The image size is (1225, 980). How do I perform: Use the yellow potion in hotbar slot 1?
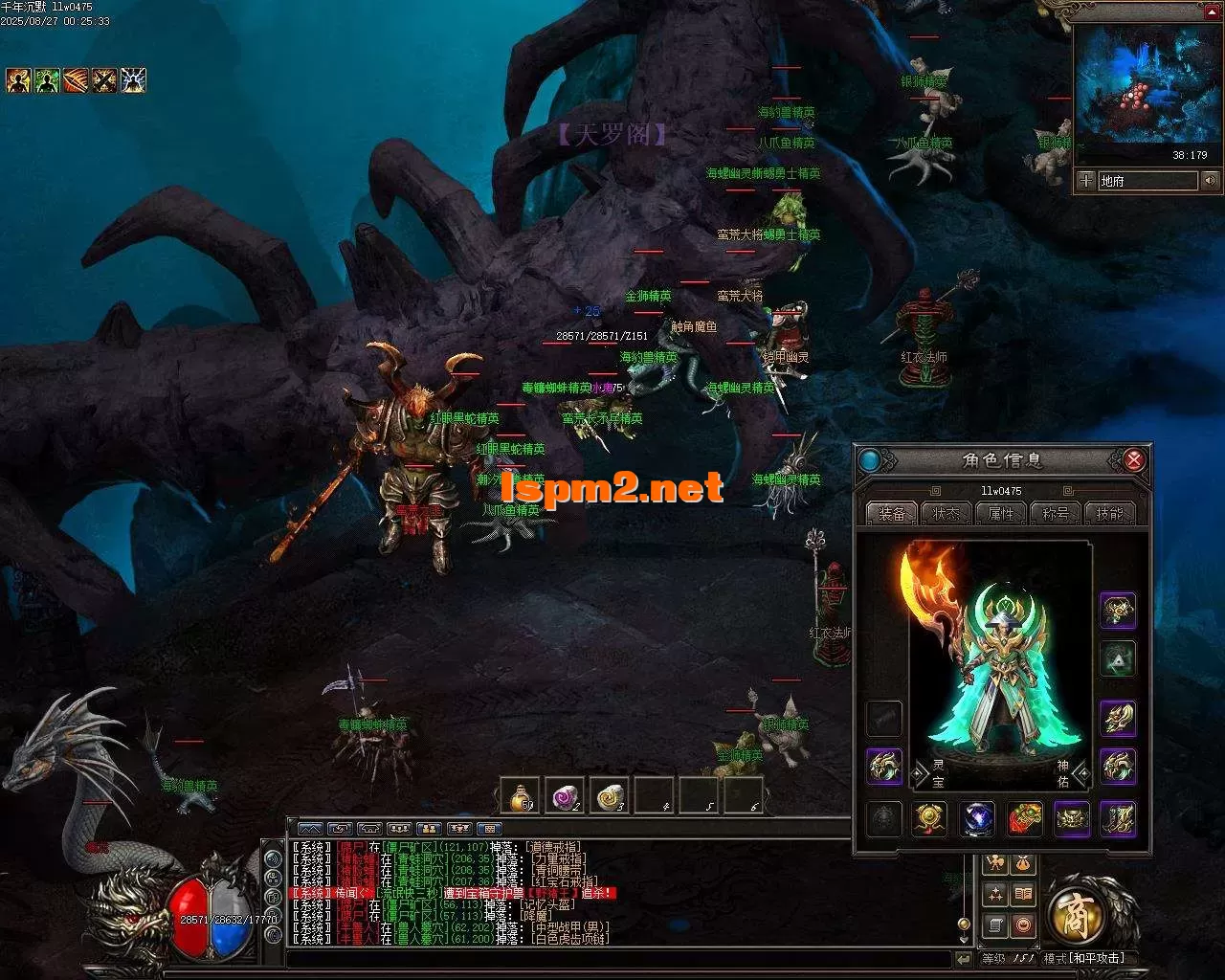[519, 796]
